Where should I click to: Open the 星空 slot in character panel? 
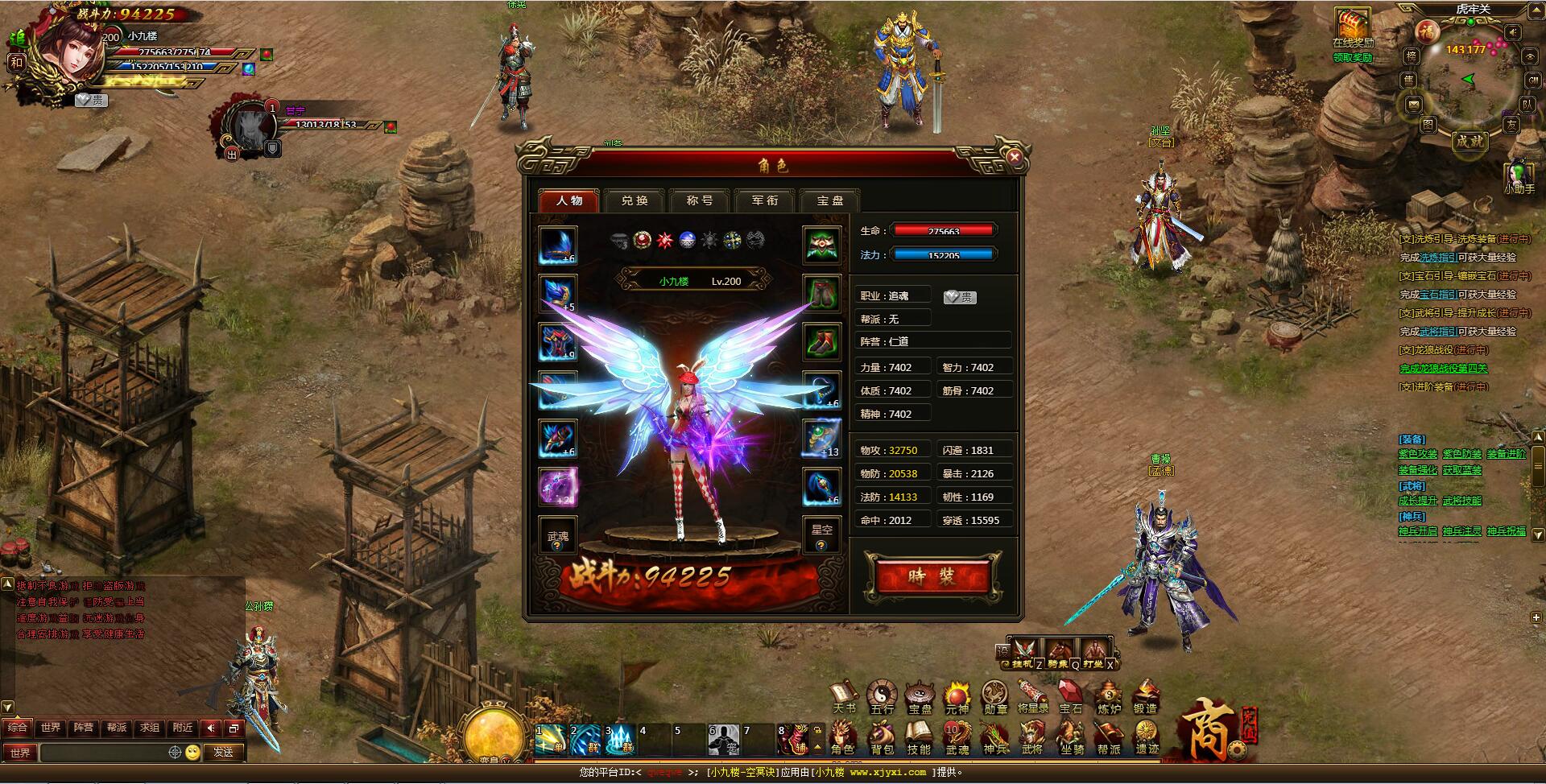pyautogui.click(x=821, y=533)
